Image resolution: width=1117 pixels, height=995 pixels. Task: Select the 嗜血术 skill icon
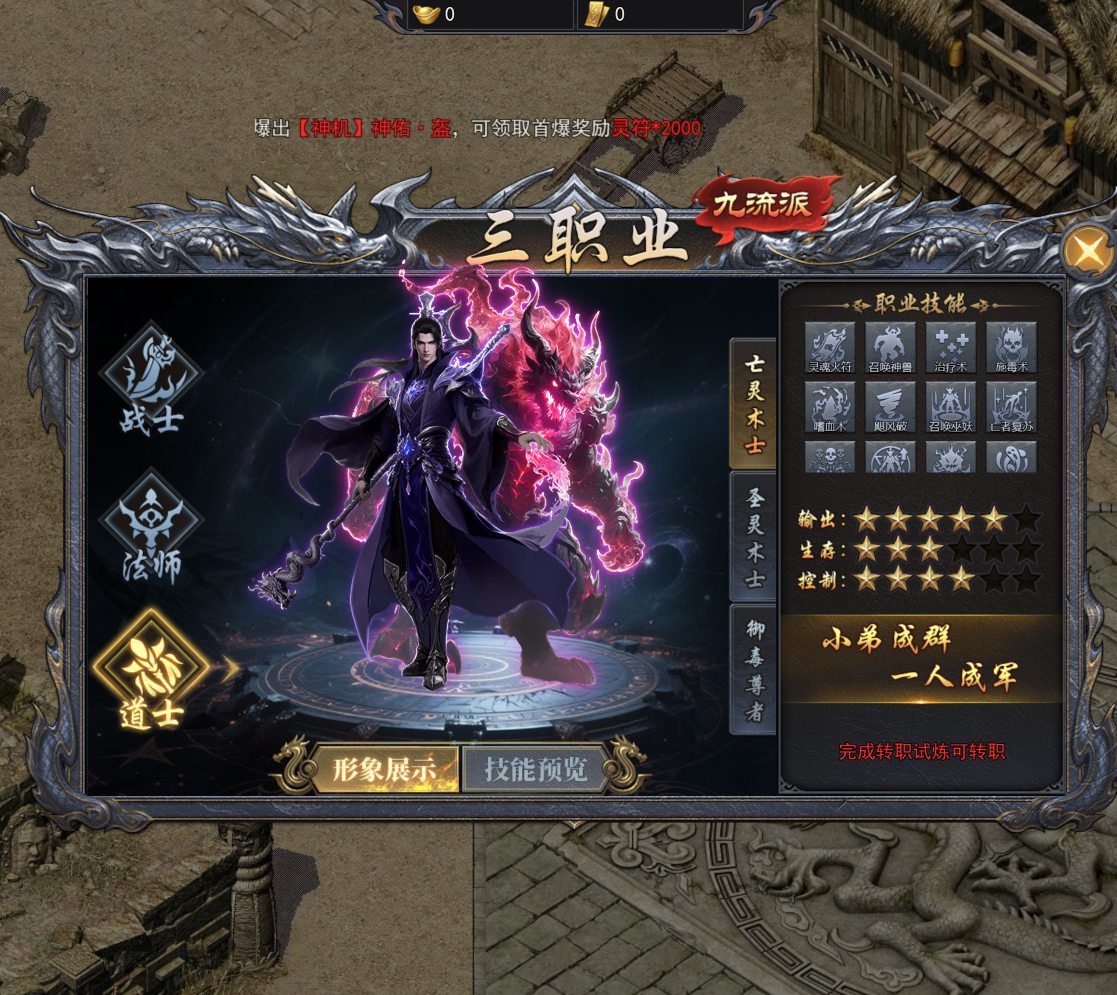pos(830,406)
